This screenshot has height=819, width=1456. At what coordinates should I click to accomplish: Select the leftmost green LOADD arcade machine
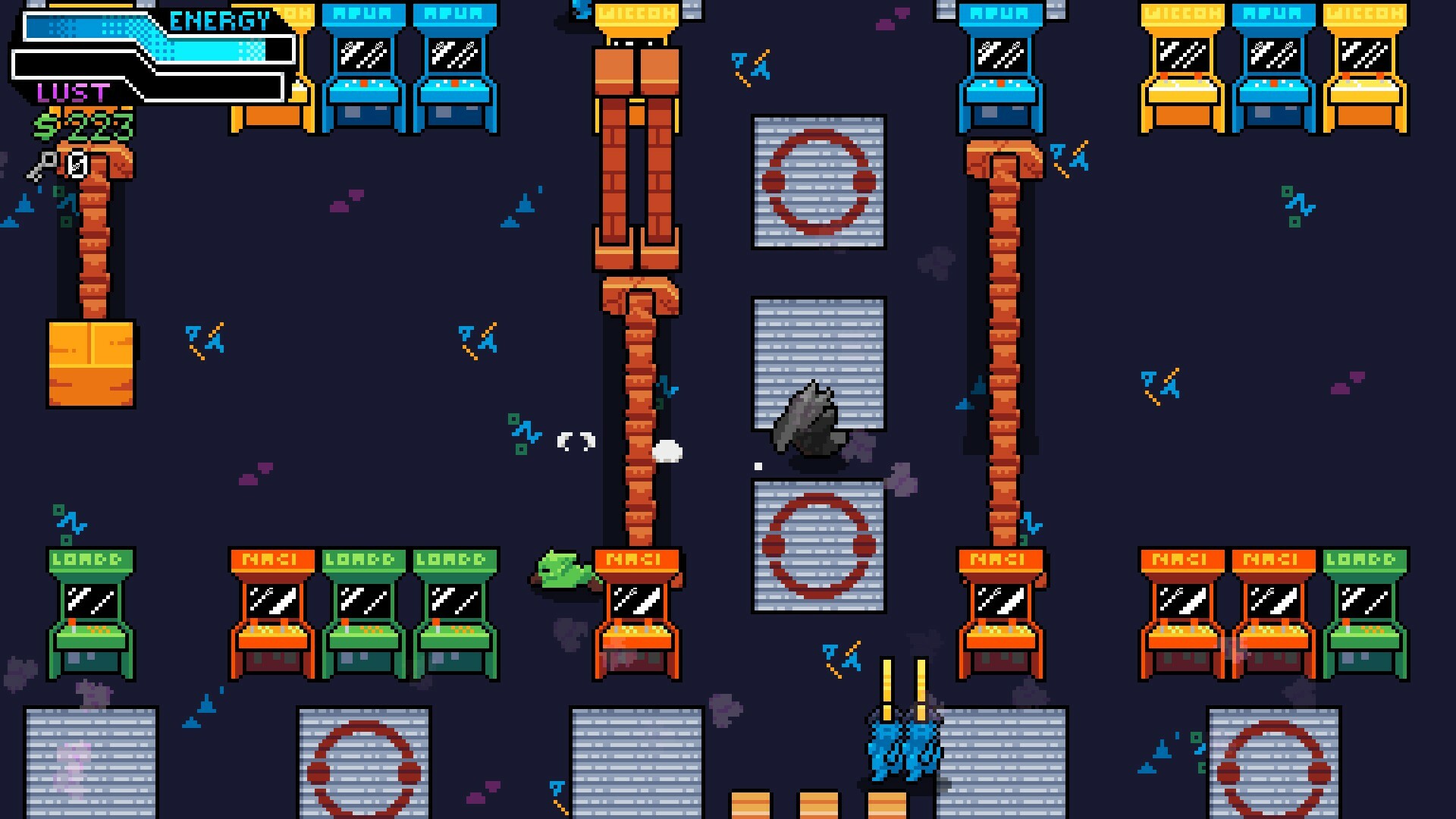click(x=89, y=607)
